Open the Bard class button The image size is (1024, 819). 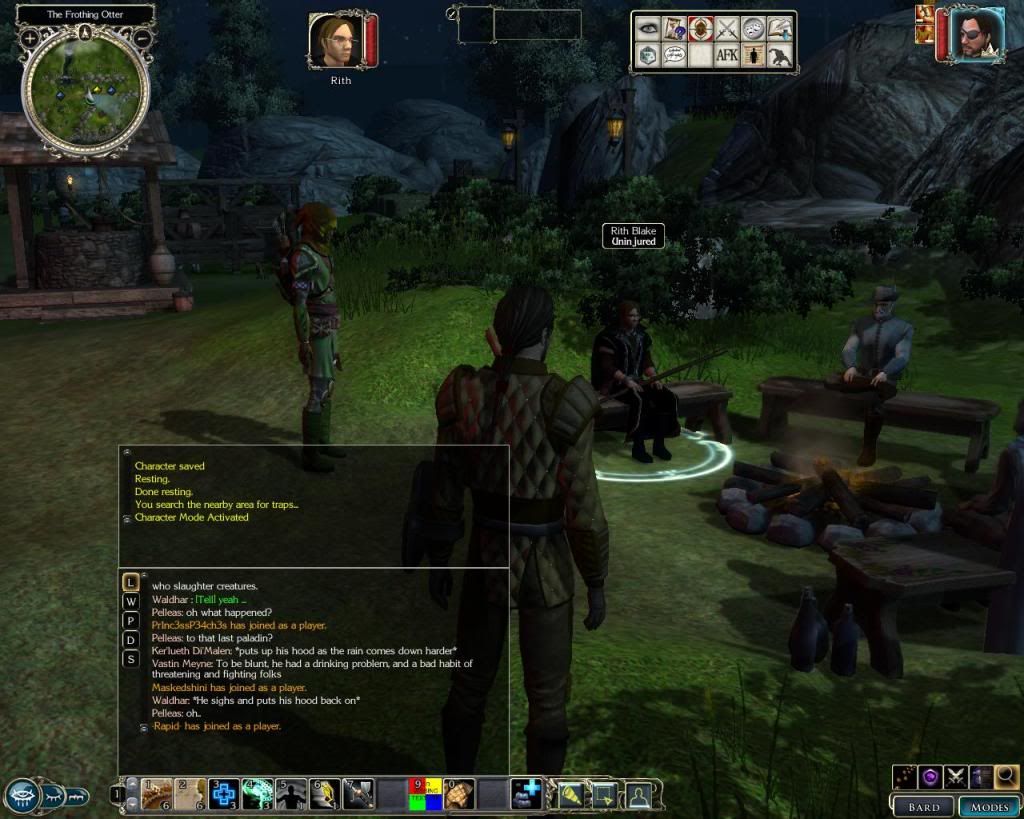922,806
